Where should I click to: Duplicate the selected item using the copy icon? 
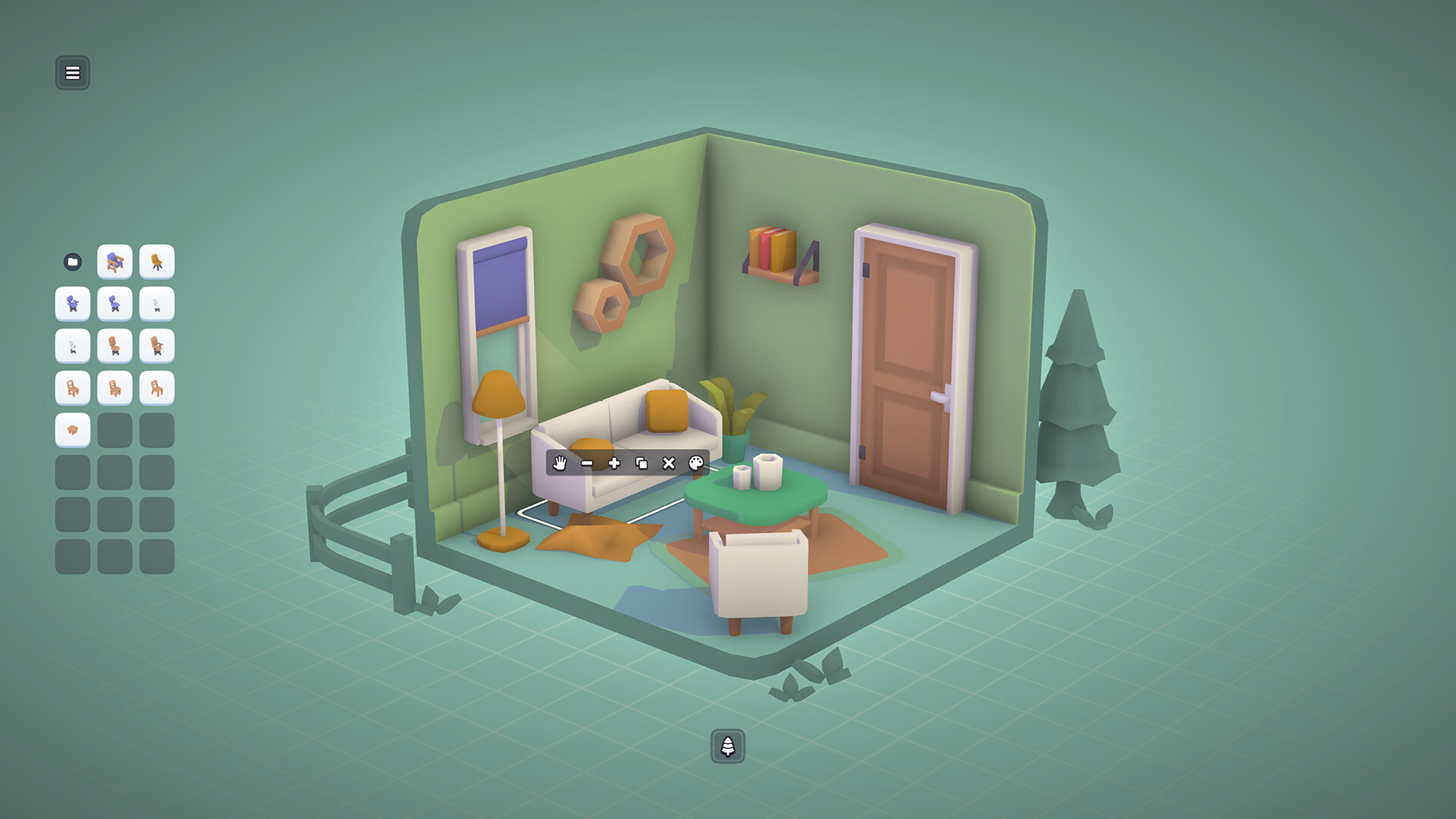[642, 463]
